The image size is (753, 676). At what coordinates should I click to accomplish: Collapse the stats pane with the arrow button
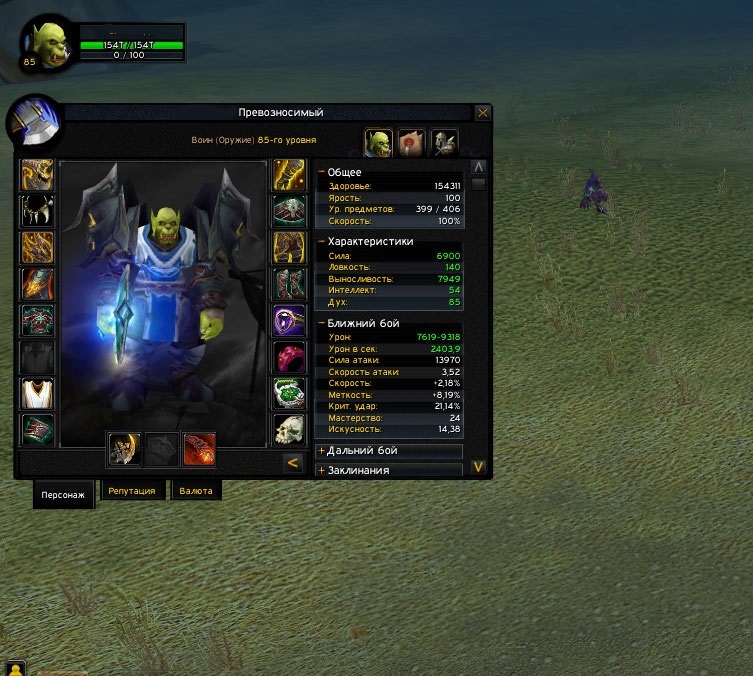pos(292,462)
